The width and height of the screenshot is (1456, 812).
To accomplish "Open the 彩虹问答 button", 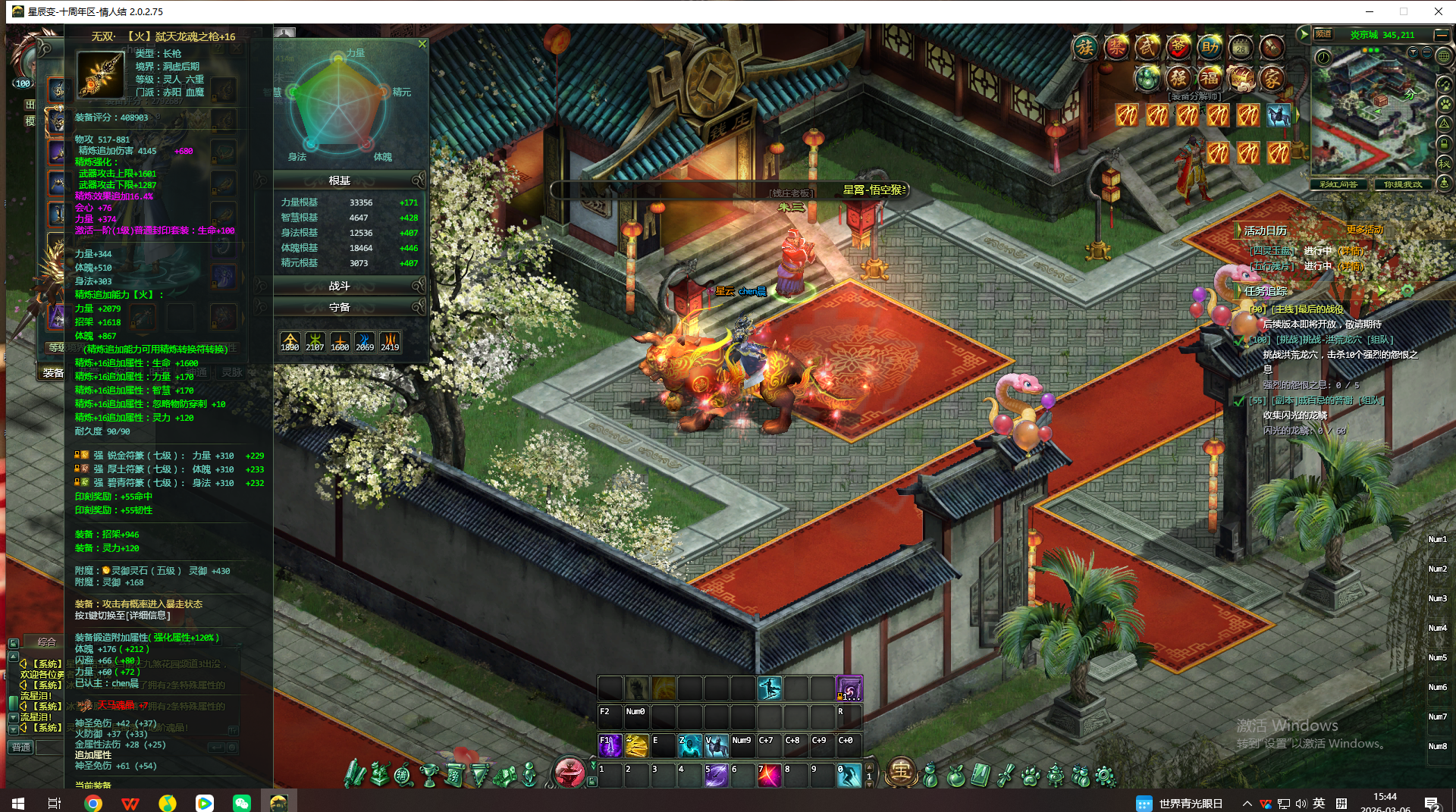I will coord(1338,184).
